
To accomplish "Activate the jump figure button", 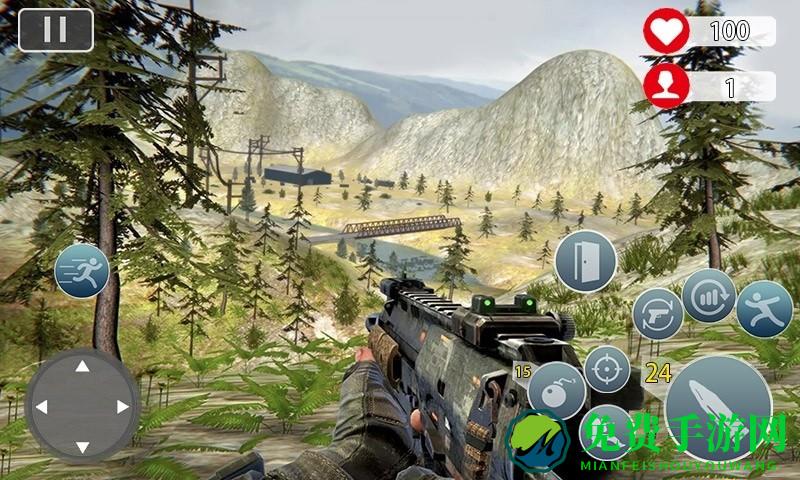I will click(765, 309).
